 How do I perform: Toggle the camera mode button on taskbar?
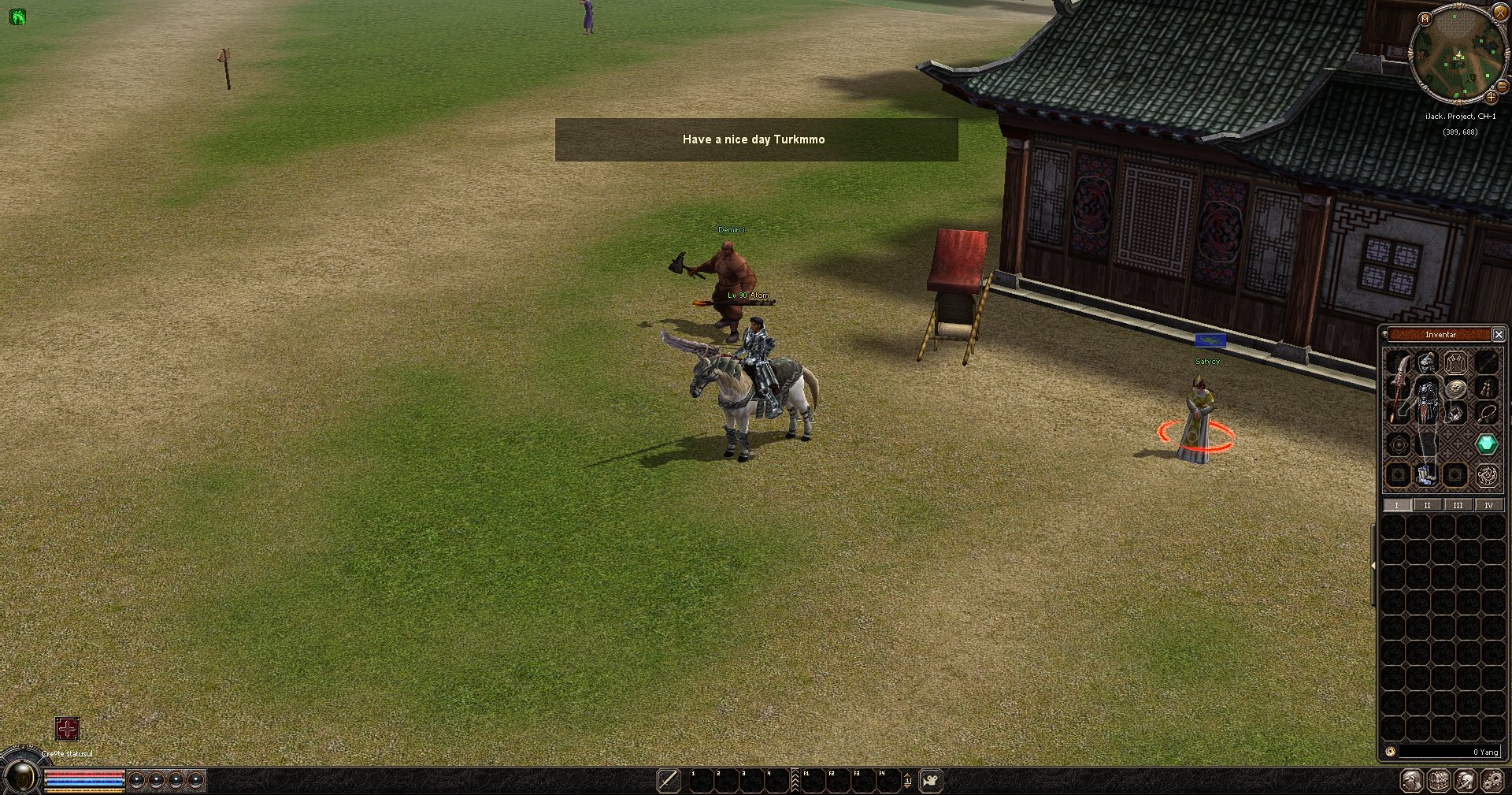click(931, 781)
